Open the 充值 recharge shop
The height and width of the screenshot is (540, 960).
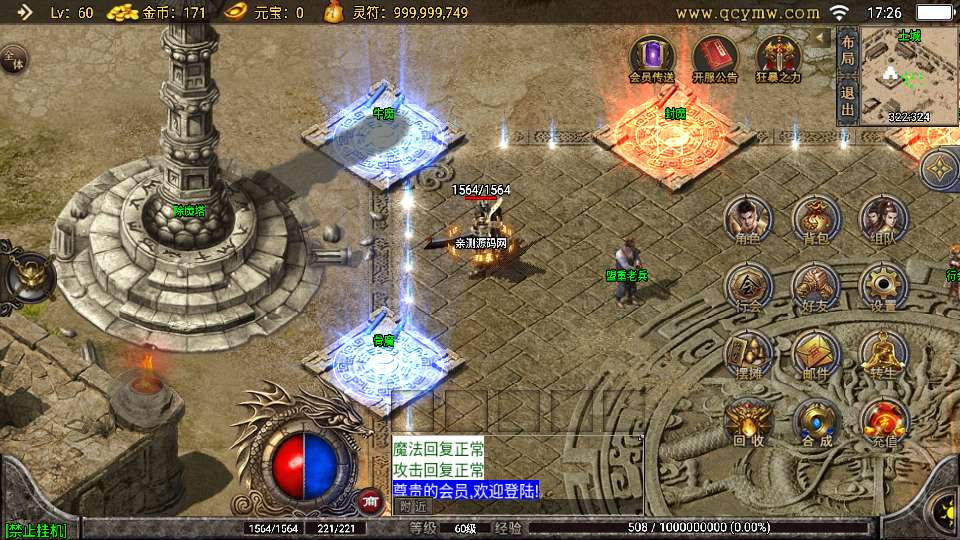click(x=884, y=420)
